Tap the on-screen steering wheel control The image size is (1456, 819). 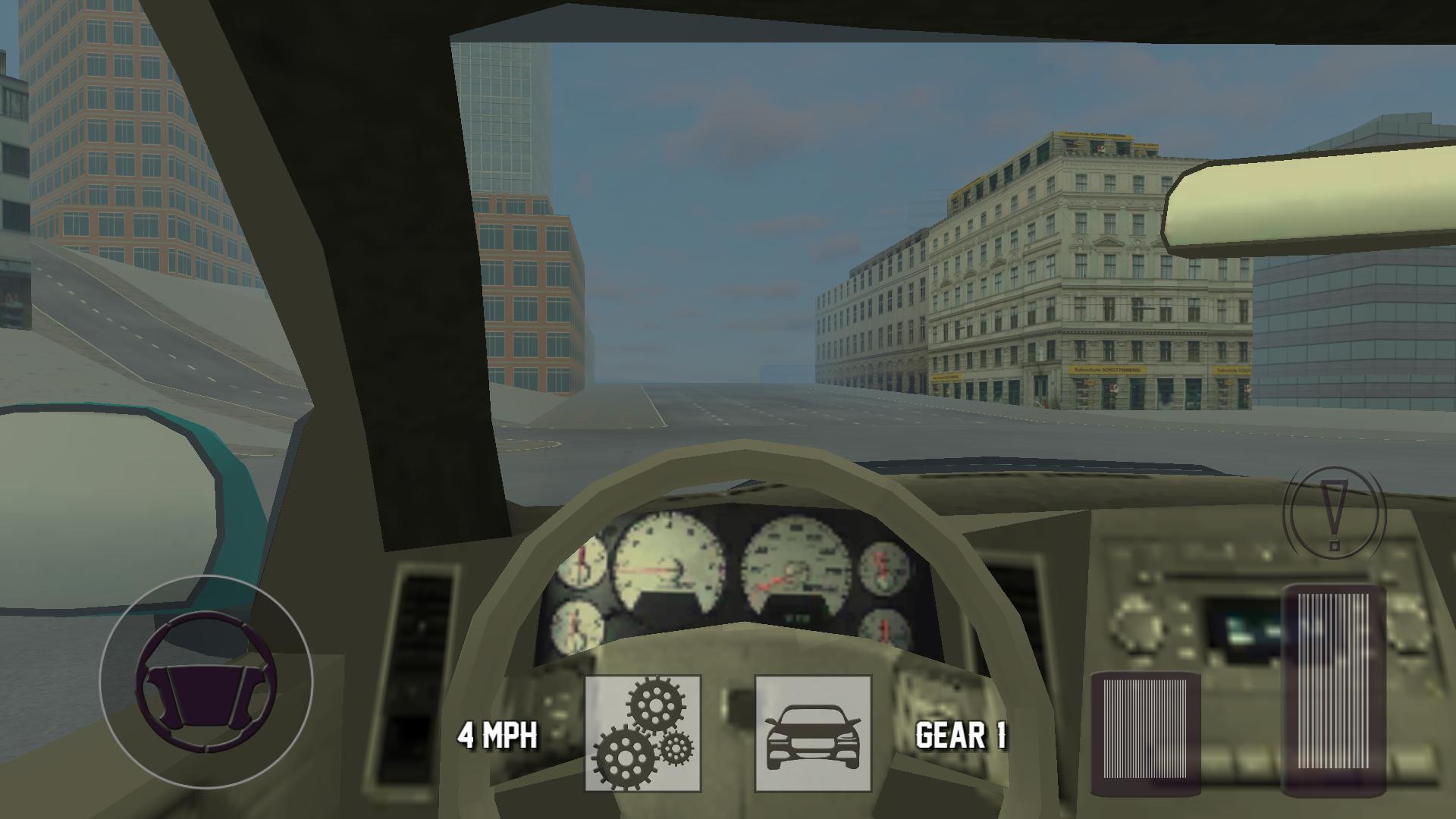[206, 681]
